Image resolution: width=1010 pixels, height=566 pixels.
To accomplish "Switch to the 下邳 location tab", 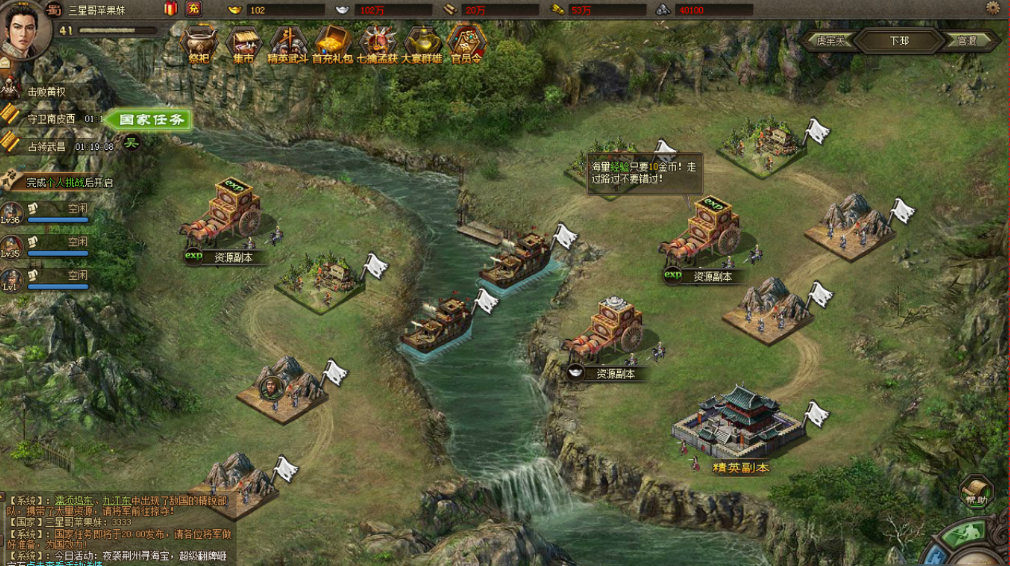I will point(899,41).
